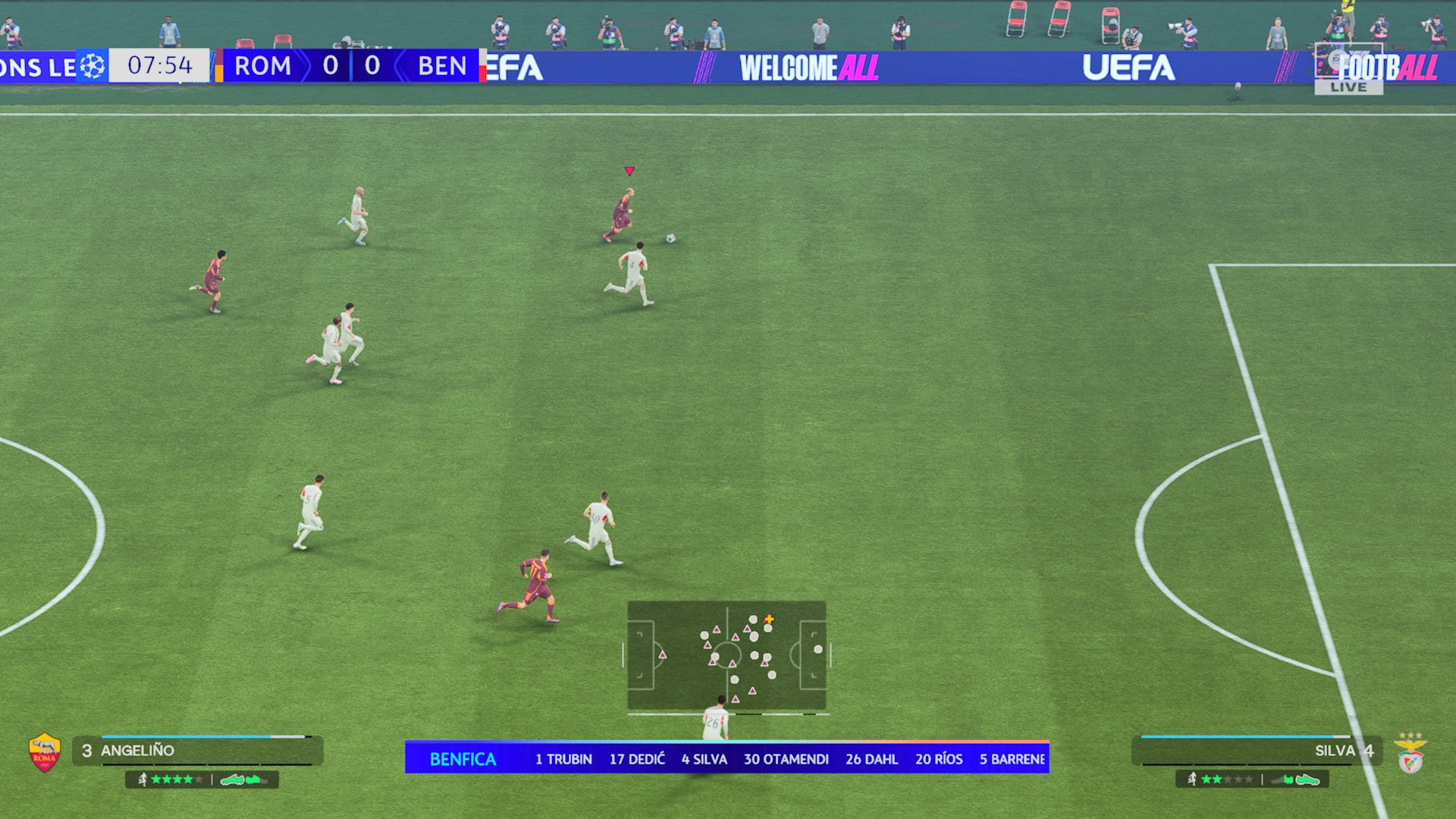Select Dedić in the lineup ticker
Image resolution: width=1456 pixels, height=819 pixels.
click(x=637, y=759)
